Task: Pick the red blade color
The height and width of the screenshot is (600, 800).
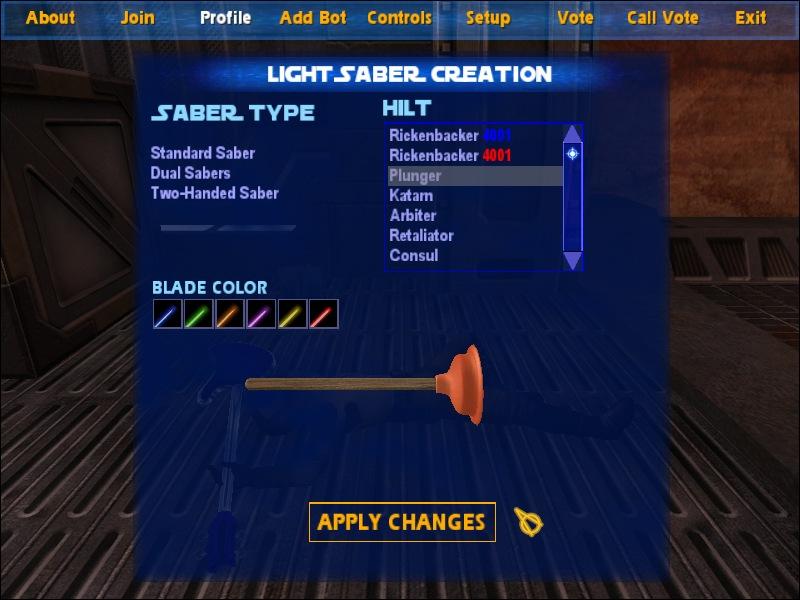Action: (323, 315)
